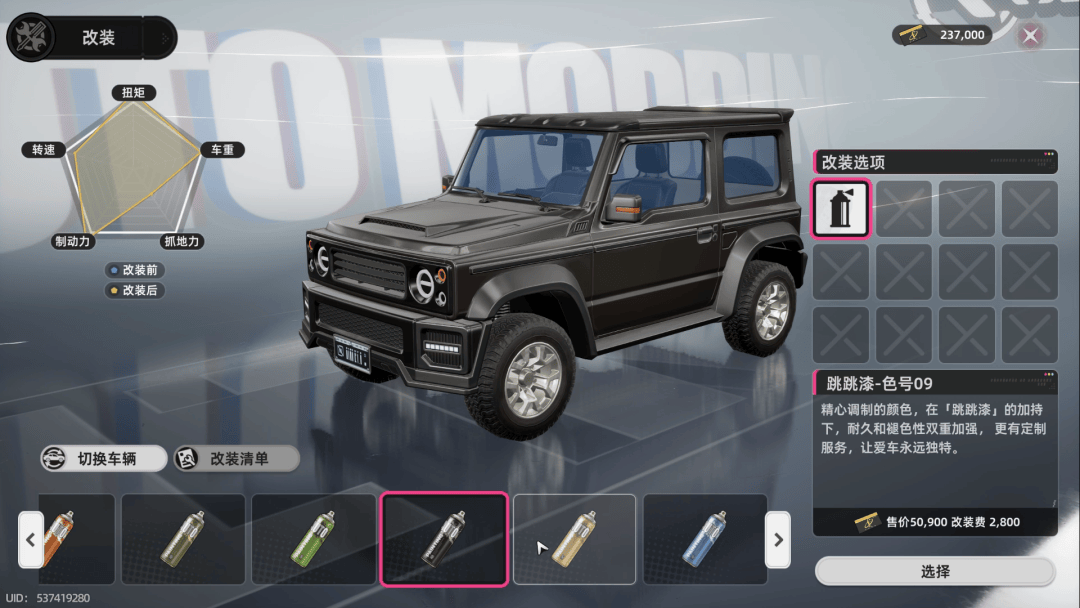The height and width of the screenshot is (608, 1080).
Task: Choose the olive spray paint can
Action: pos(183,539)
